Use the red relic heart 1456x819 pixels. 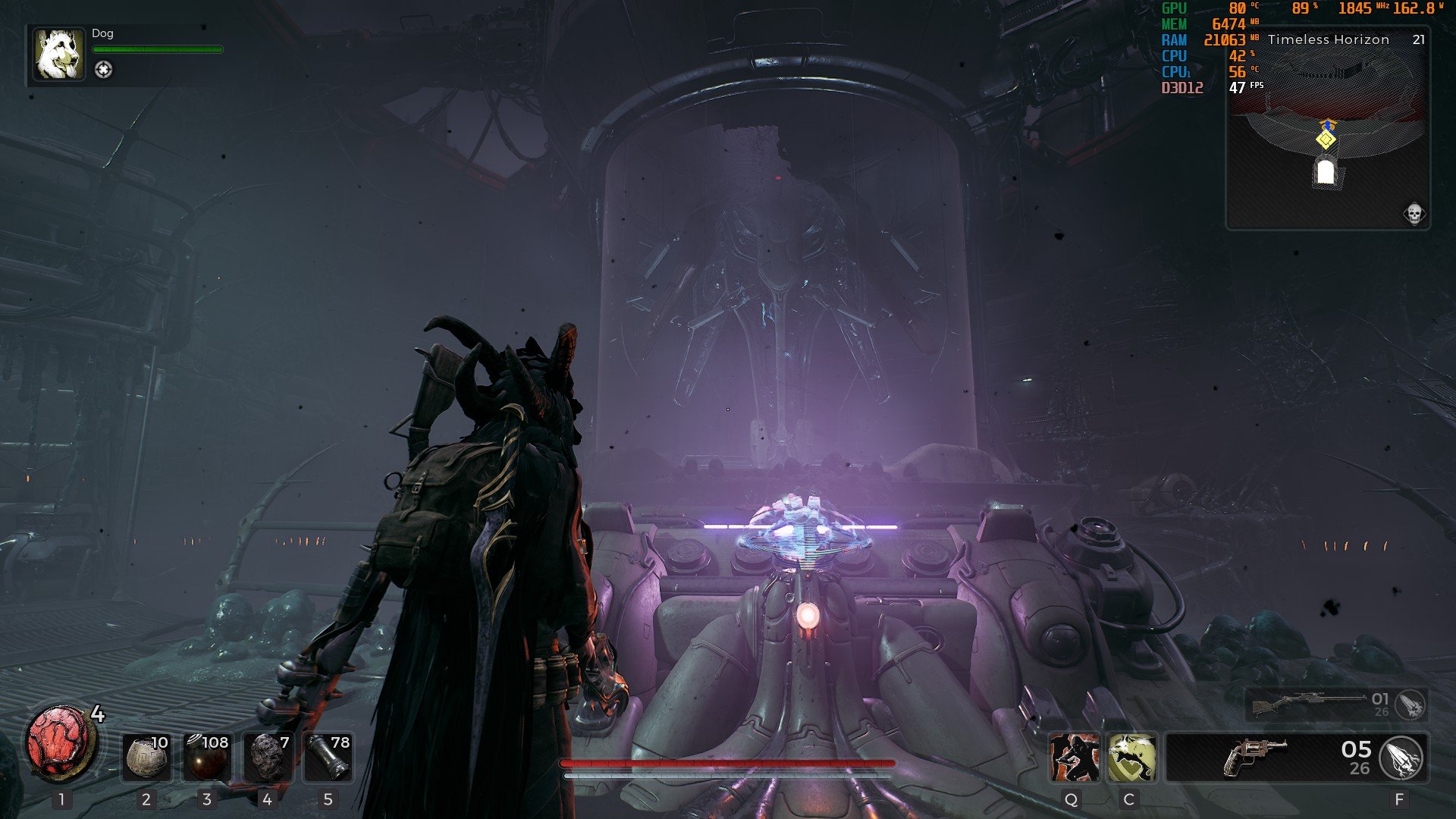coord(61,745)
